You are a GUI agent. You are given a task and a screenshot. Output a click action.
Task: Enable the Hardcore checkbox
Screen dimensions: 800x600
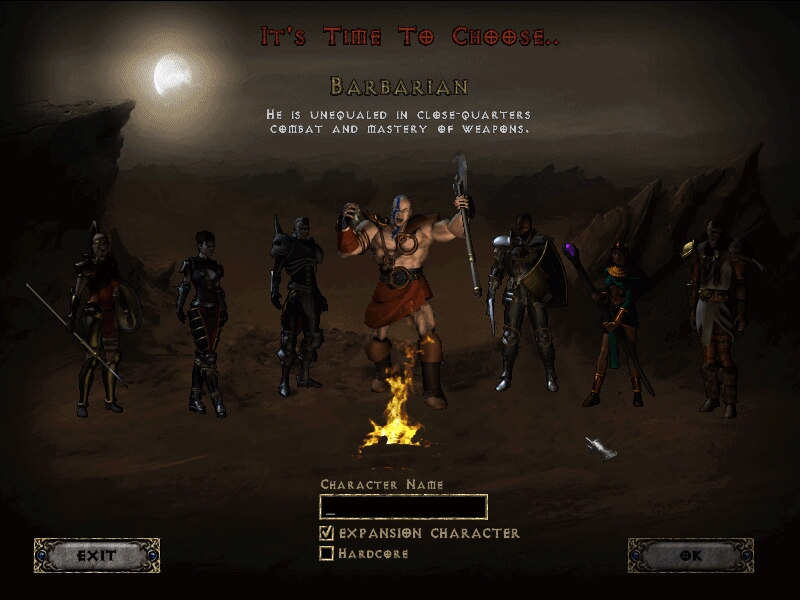[326, 553]
